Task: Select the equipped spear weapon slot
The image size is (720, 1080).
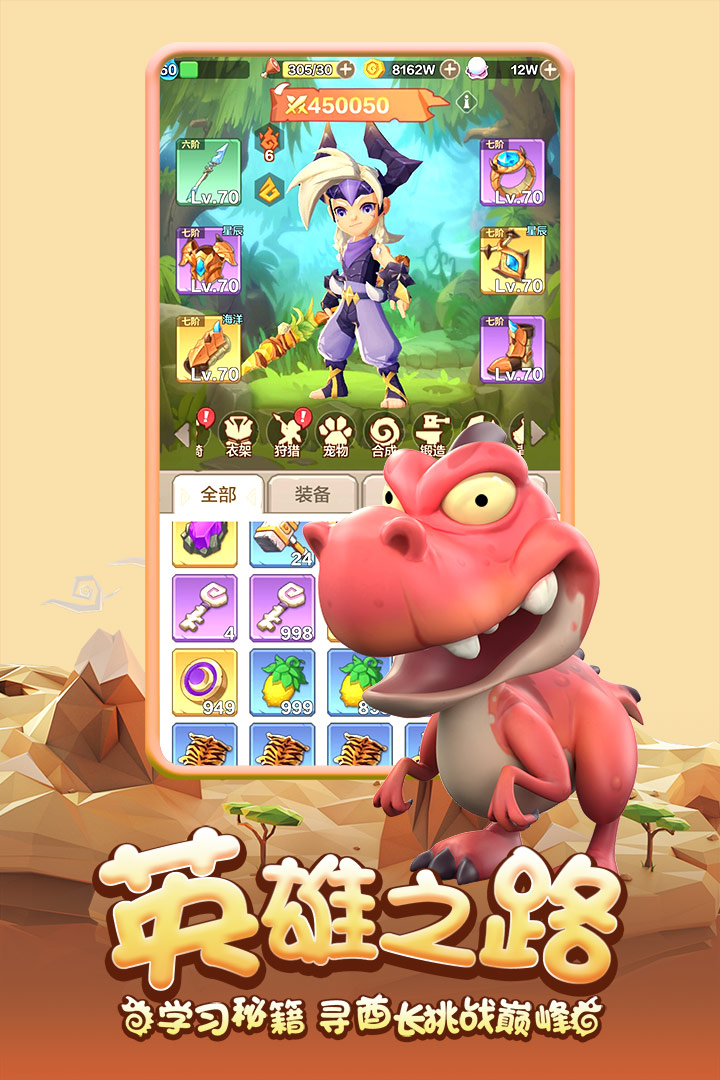Action: (x=209, y=172)
